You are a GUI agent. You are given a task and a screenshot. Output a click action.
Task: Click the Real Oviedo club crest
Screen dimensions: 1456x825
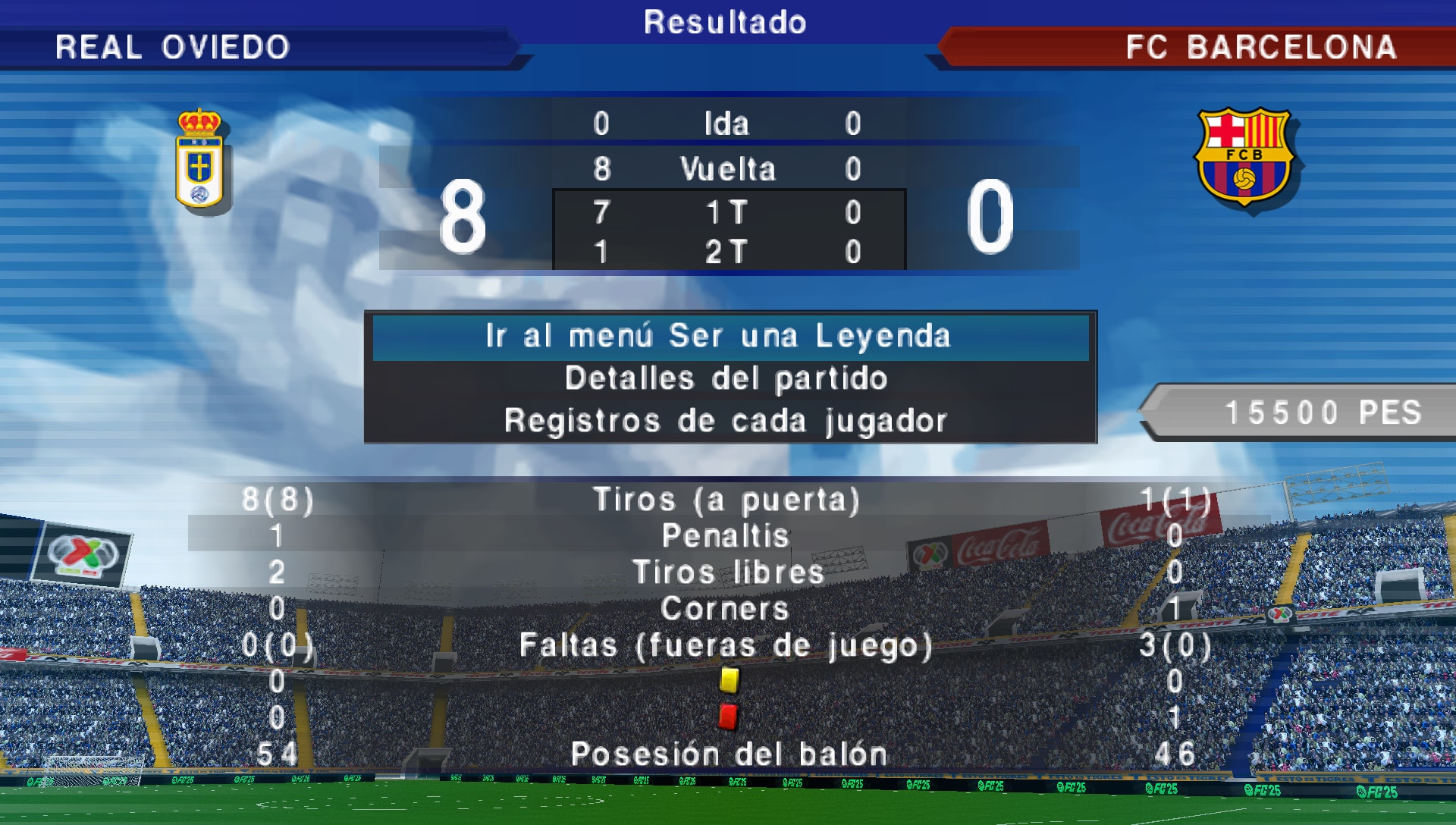click(x=199, y=159)
